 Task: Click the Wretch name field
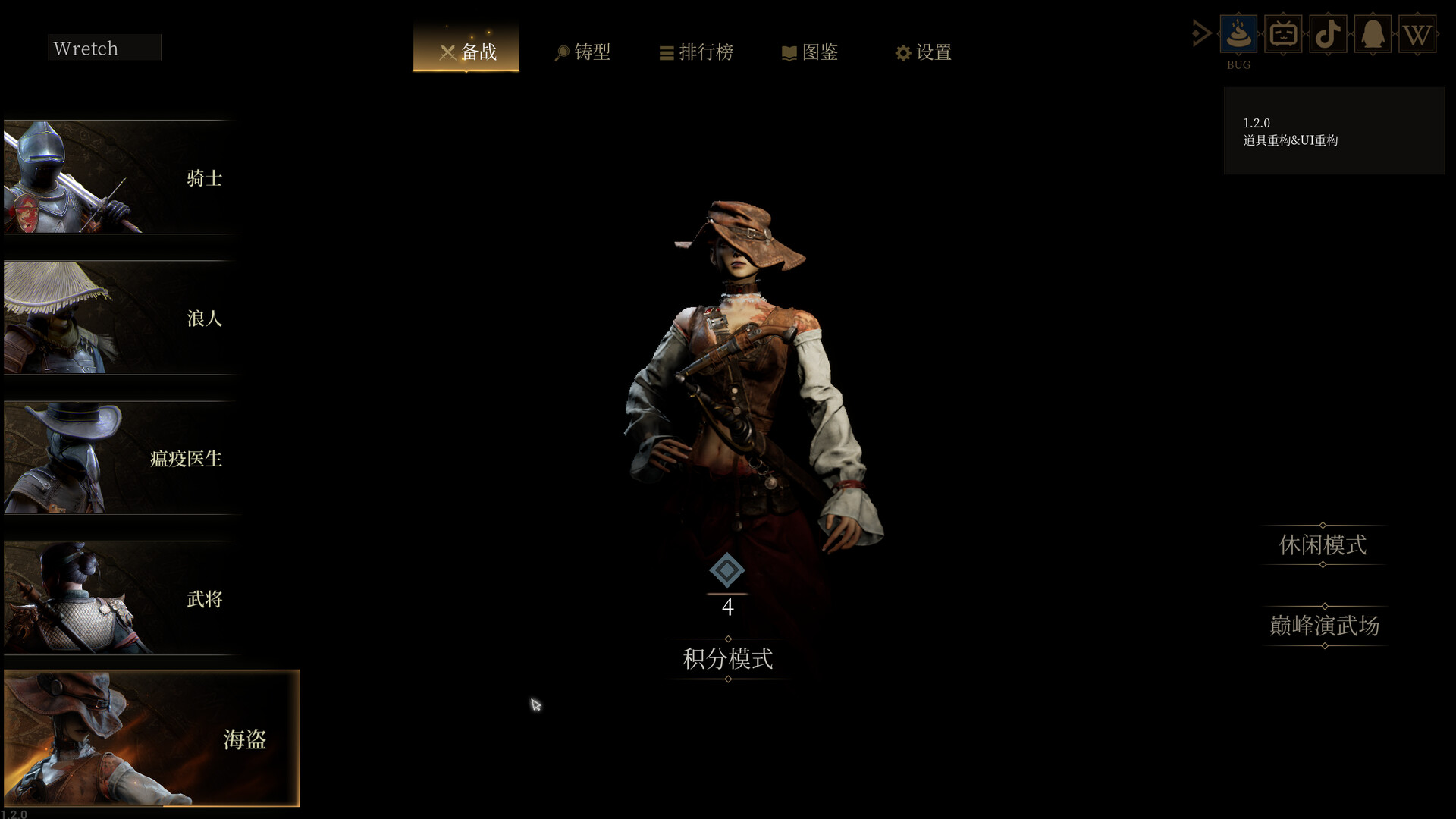point(104,47)
